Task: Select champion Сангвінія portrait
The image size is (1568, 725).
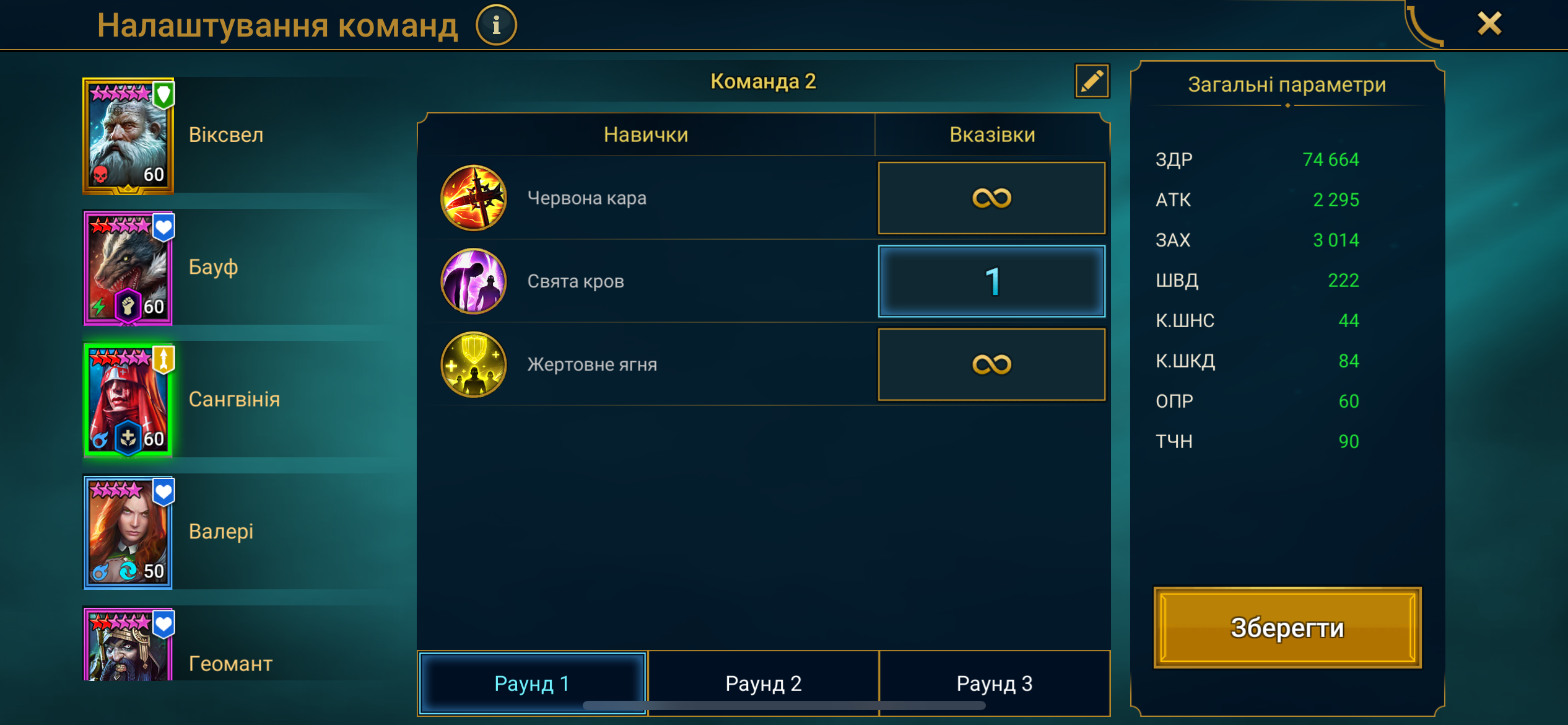Action: coord(128,400)
